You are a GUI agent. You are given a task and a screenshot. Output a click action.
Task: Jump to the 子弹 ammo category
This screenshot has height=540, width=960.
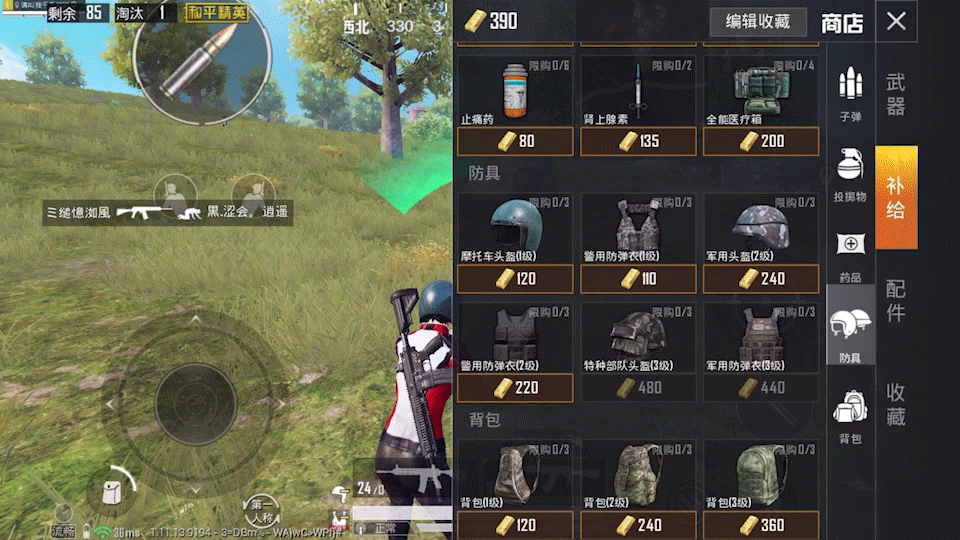pyautogui.click(x=850, y=96)
